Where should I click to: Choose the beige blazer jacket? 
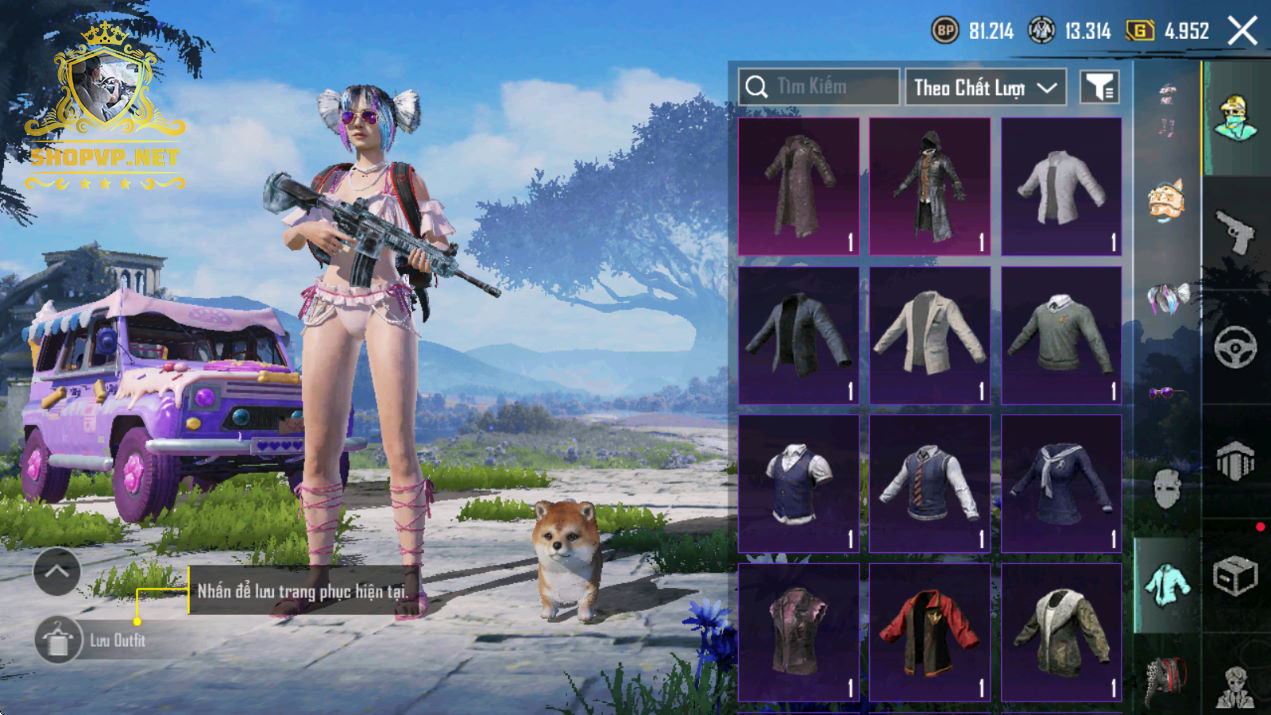929,335
